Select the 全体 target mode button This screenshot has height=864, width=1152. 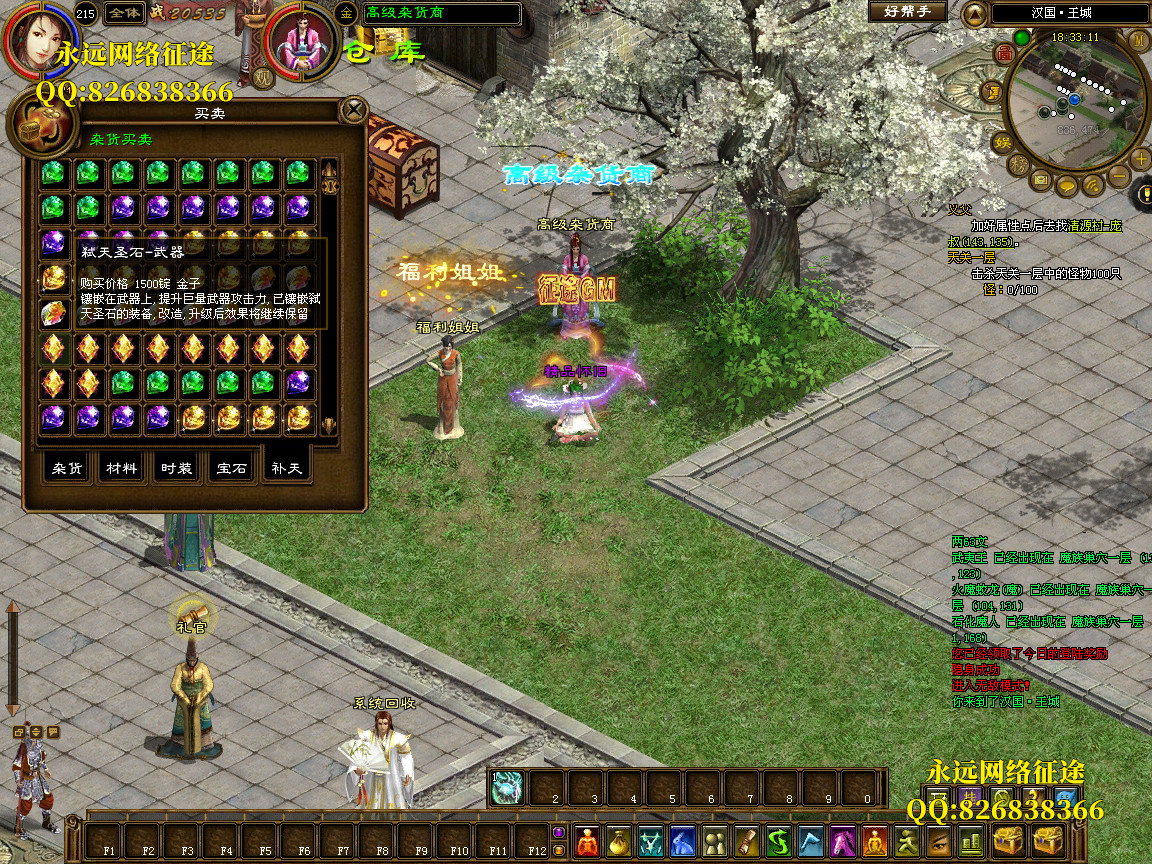pyautogui.click(x=124, y=13)
